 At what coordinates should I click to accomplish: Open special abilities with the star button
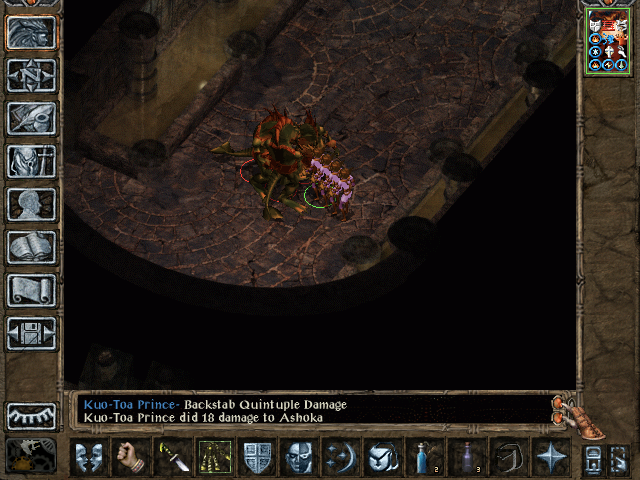coord(550,457)
